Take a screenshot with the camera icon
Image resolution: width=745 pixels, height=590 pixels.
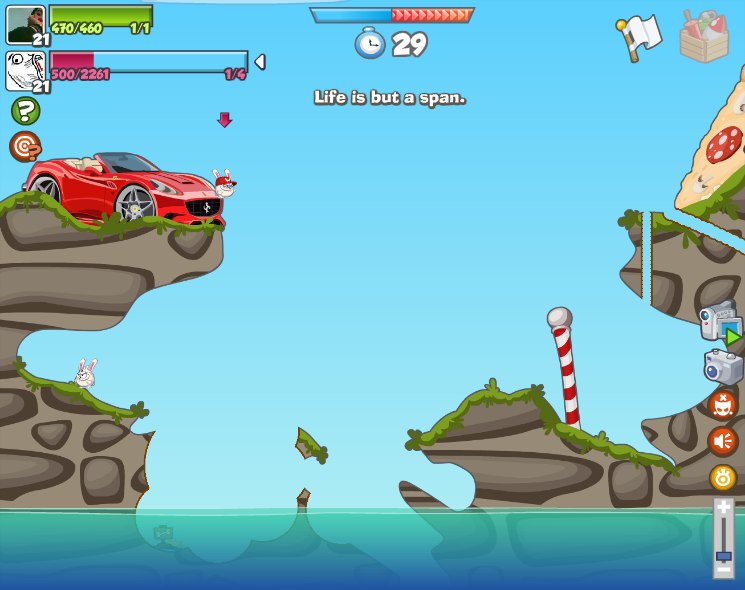click(722, 367)
